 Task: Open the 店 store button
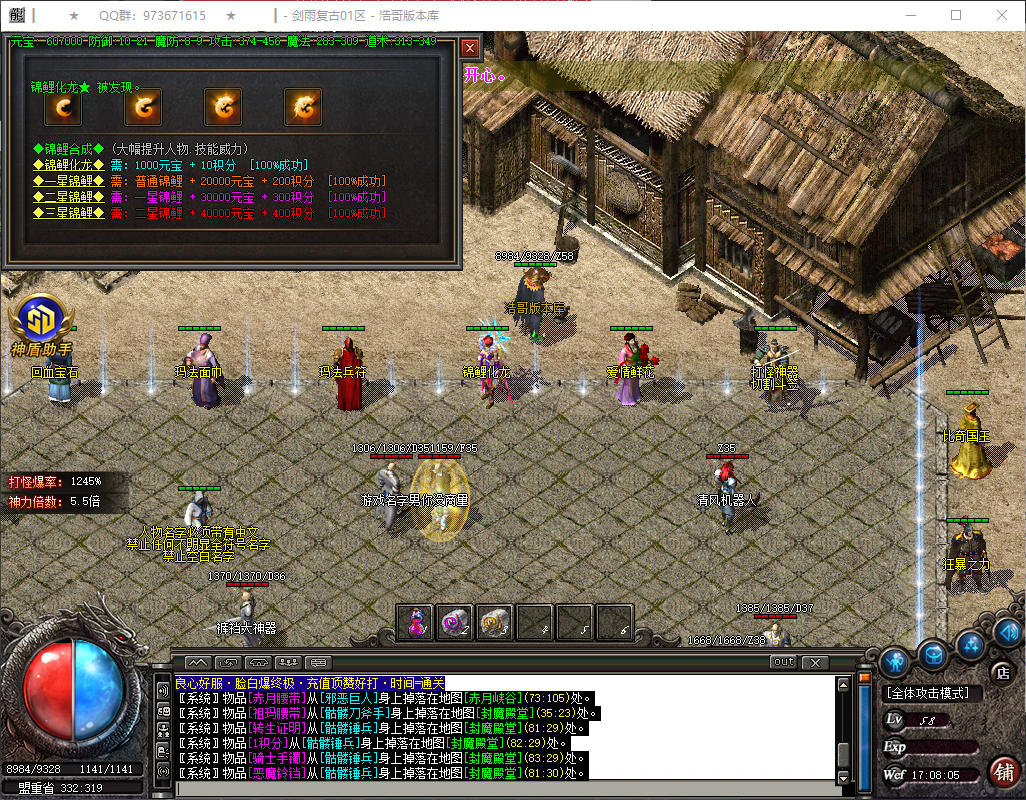[x=1001, y=673]
